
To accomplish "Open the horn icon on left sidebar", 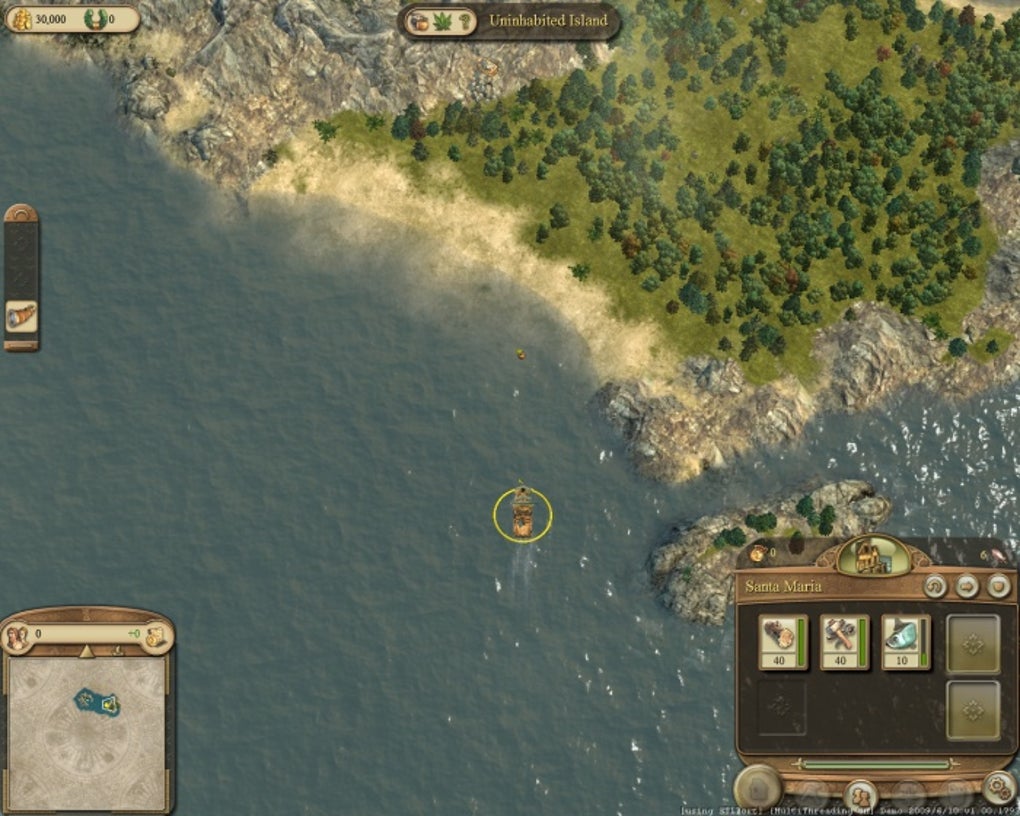I will [x=21, y=317].
